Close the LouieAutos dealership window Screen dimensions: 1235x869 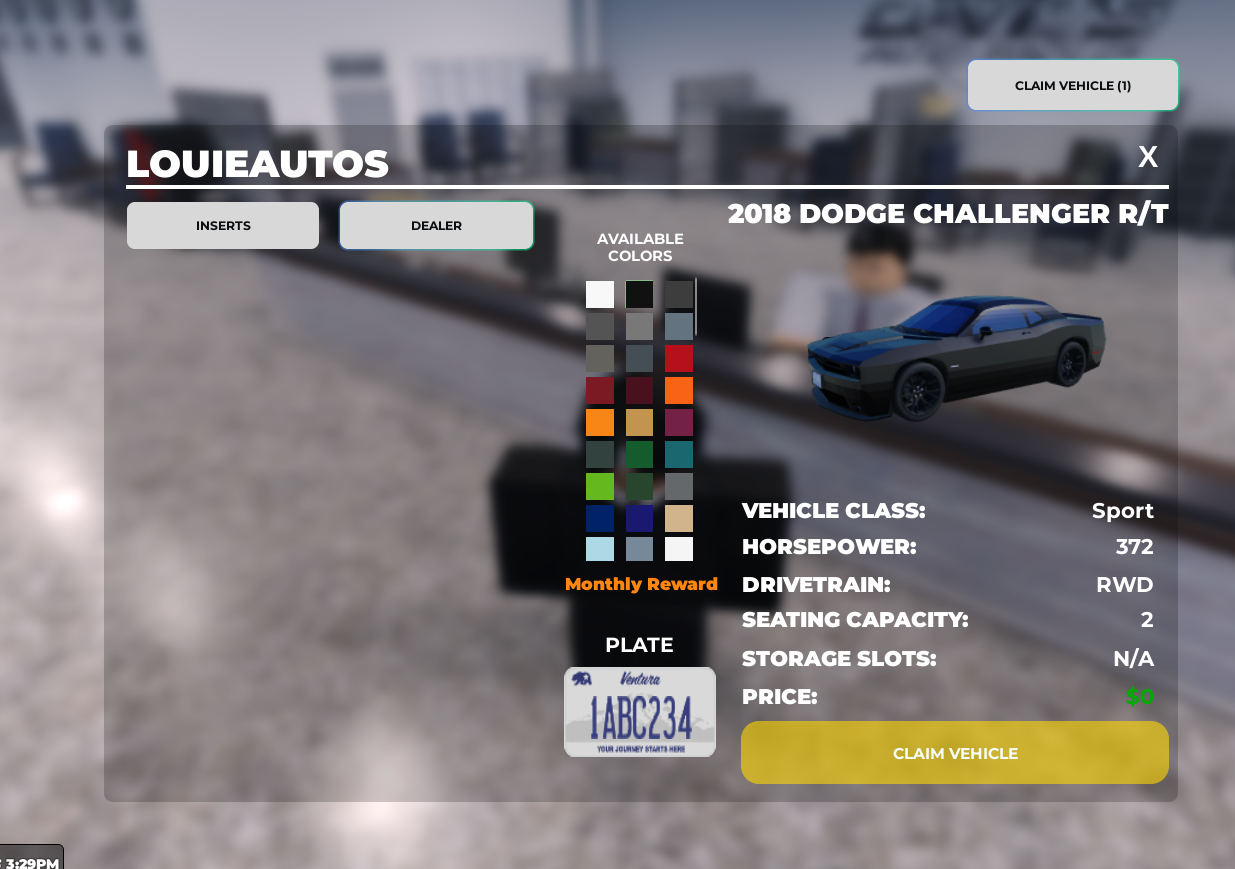1148,157
